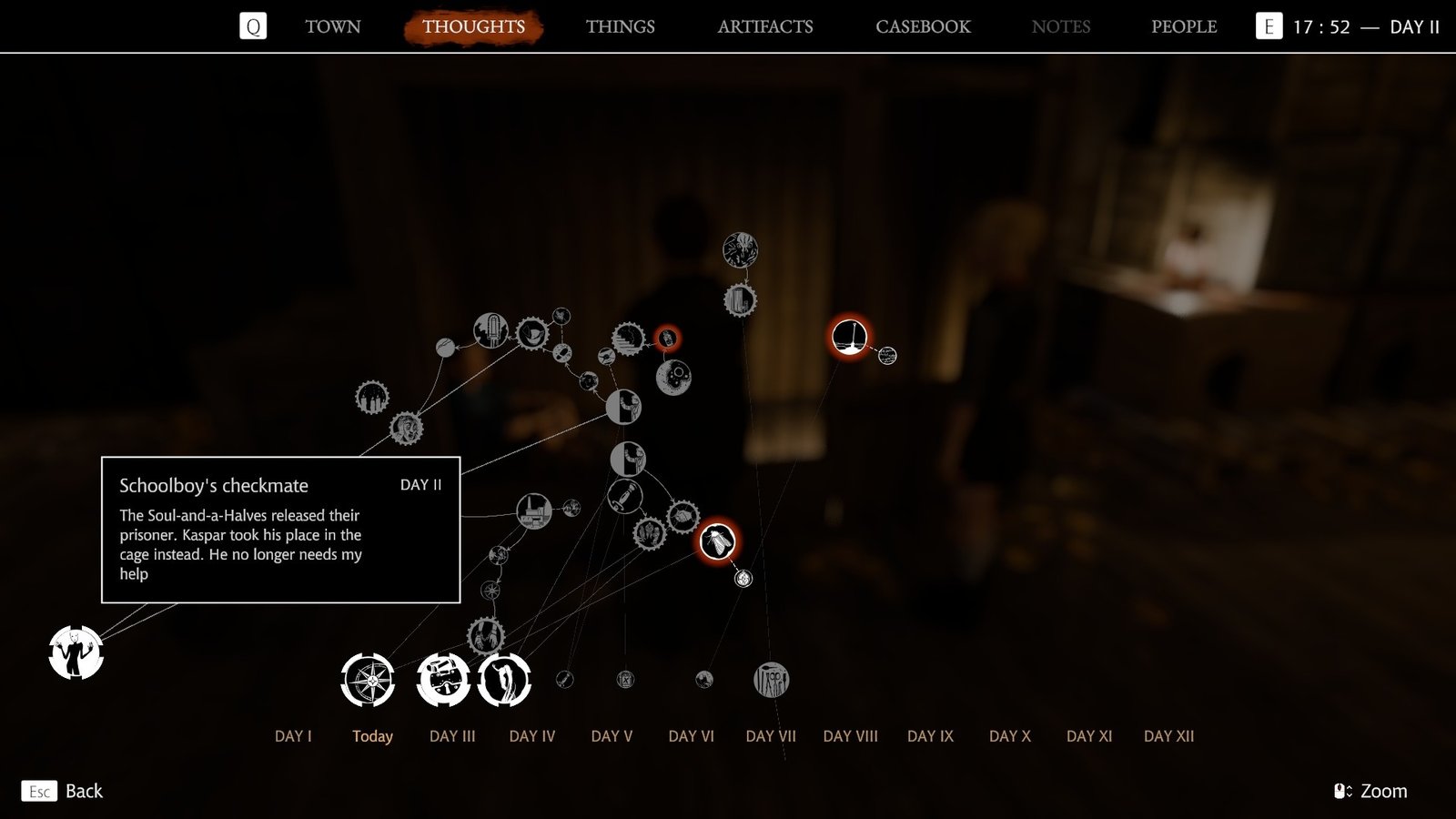The width and height of the screenshot is (1456, 819).
Task: Click the DAY VII timeline label
Action: [x=771, y=737]
